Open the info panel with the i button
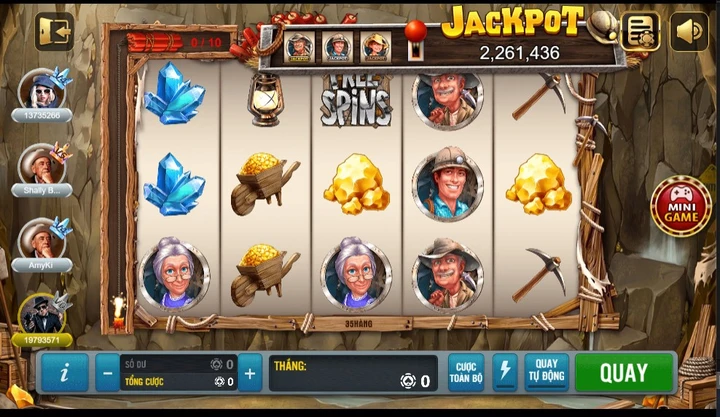 (x=65, y=373)
